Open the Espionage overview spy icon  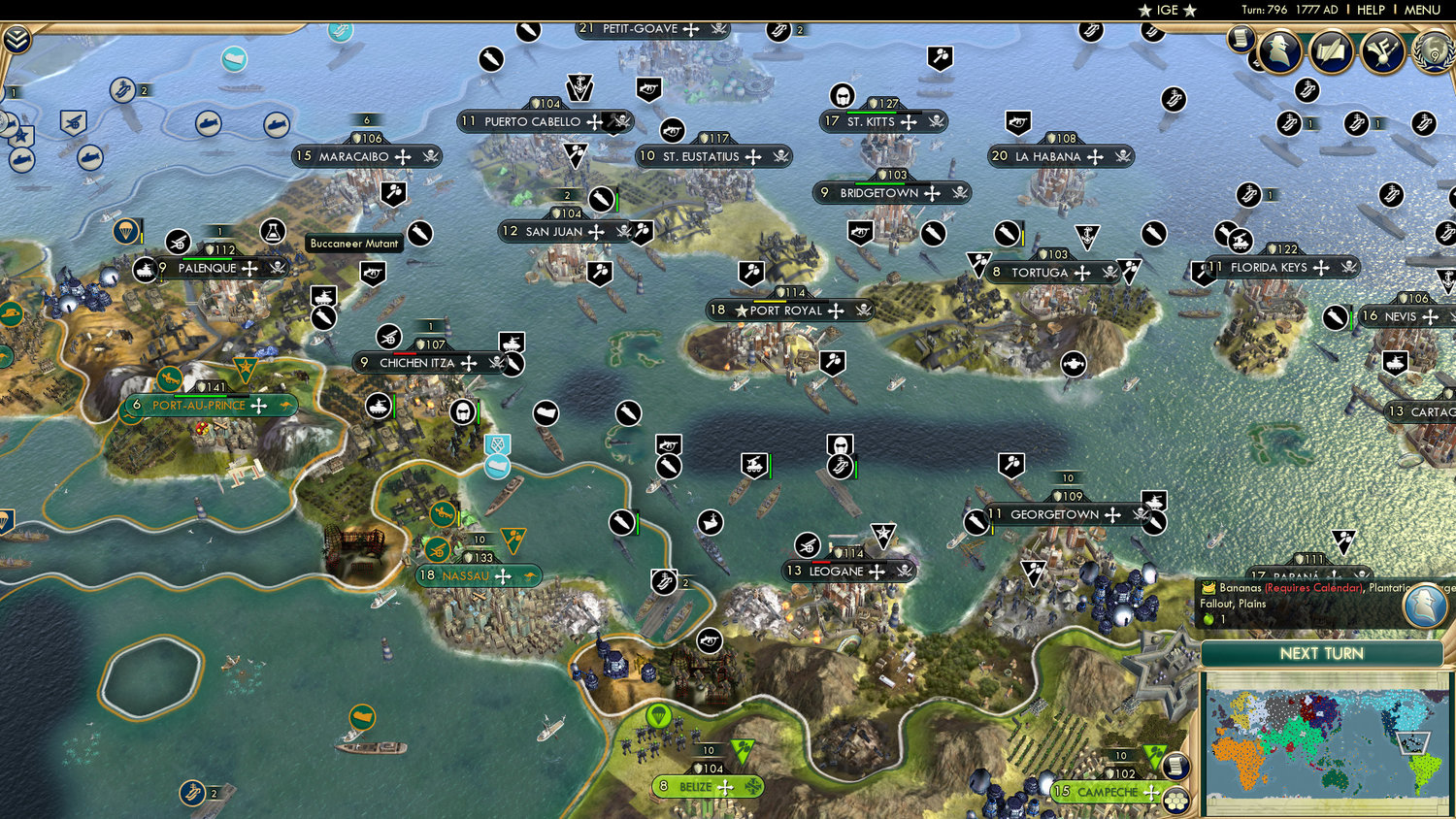click(1279, 52)
